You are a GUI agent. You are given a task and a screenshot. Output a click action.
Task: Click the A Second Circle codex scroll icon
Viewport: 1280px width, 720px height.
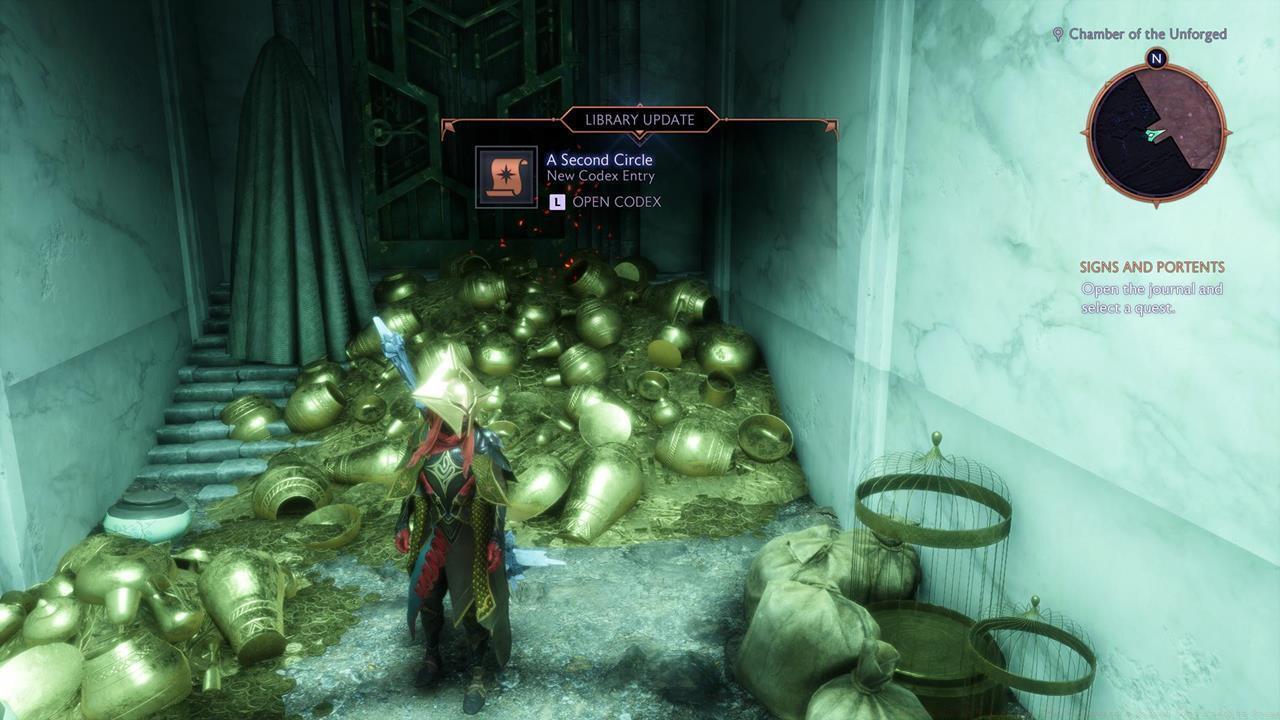pyautogui.click(x=506, y=177)
